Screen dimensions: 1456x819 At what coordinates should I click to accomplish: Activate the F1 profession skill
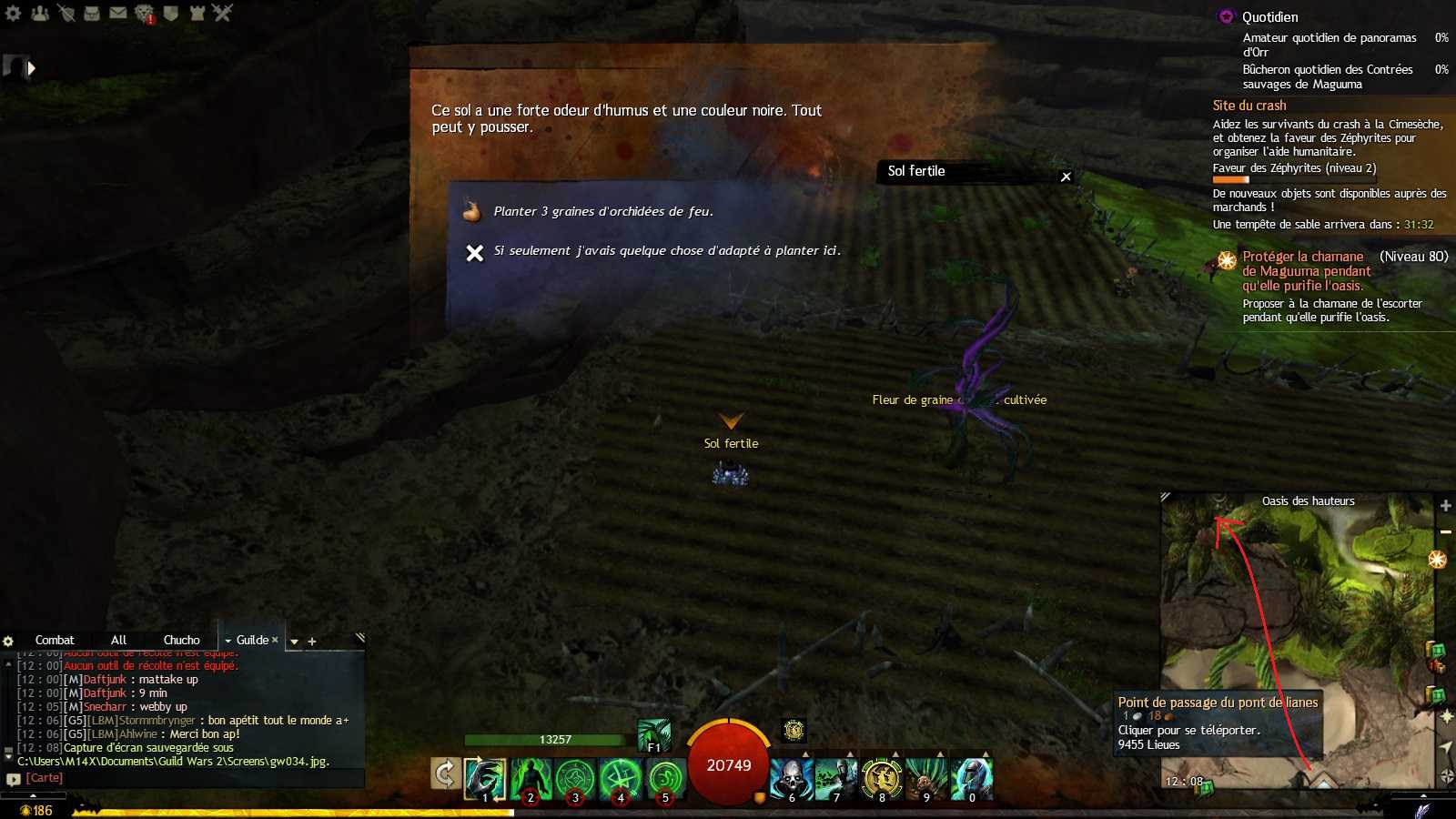coord(653,735)
